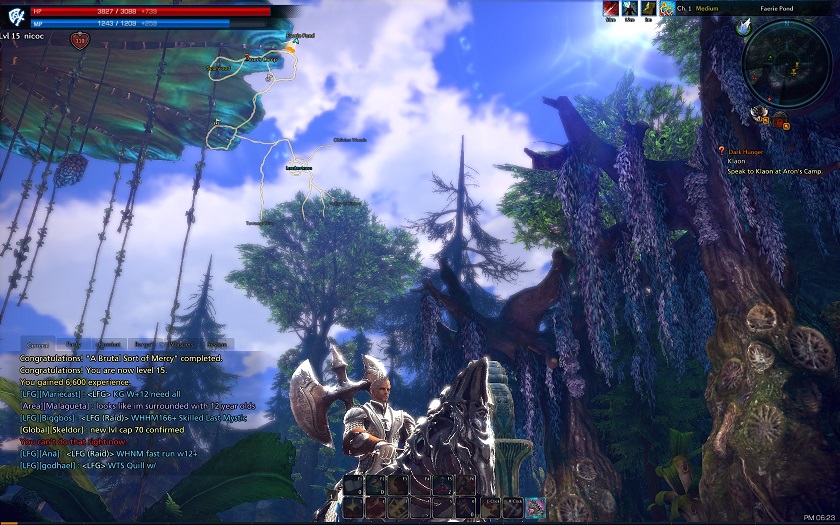The height and width of the screenshot is (525, 840).
Task: Activate the pink mount skill icon
Action: click(536, 507)
